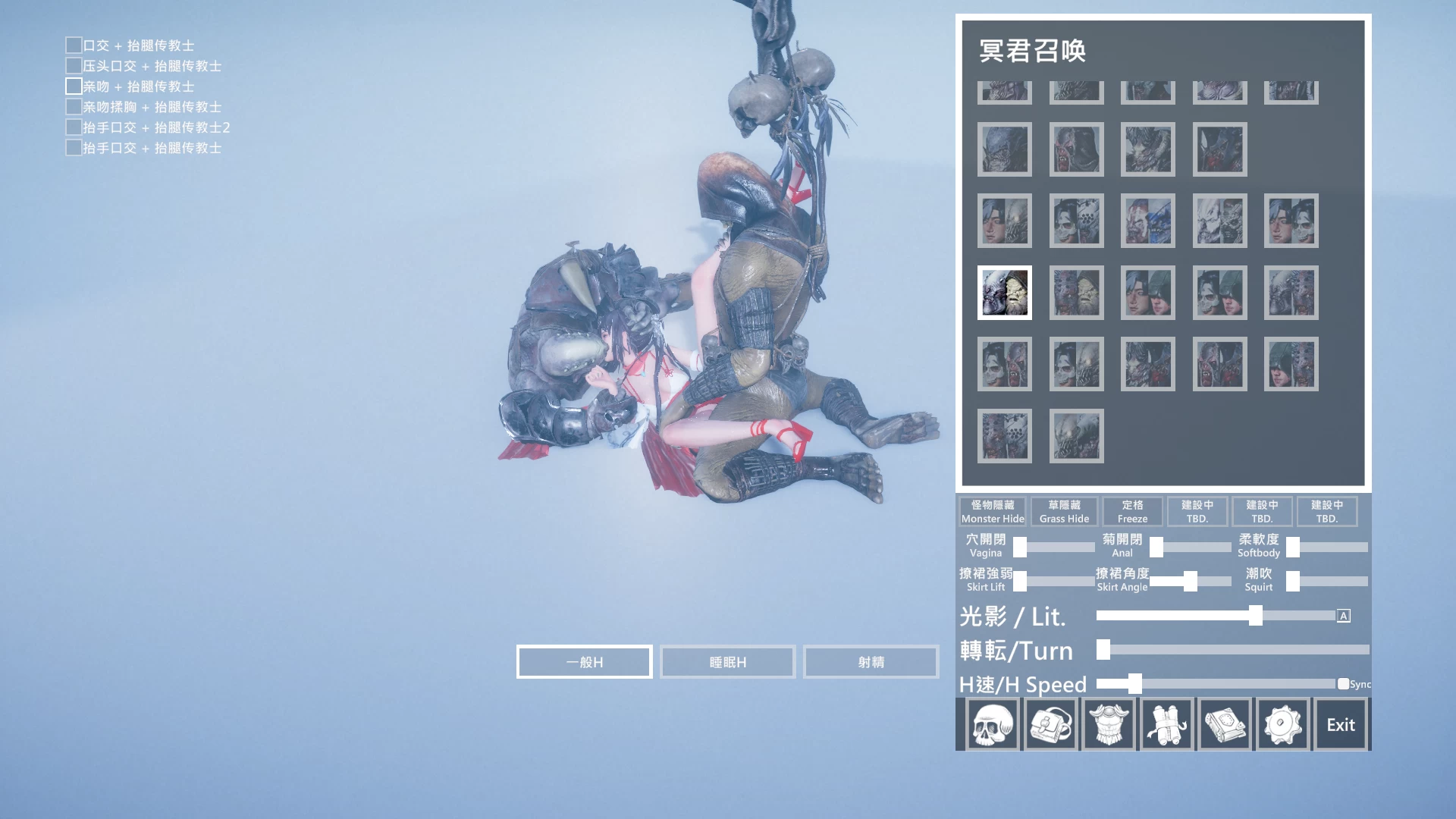The image size is (1456, 819).
Task: Check the 口交 + 抬腿传教士 checkbox
Action: 73,45
